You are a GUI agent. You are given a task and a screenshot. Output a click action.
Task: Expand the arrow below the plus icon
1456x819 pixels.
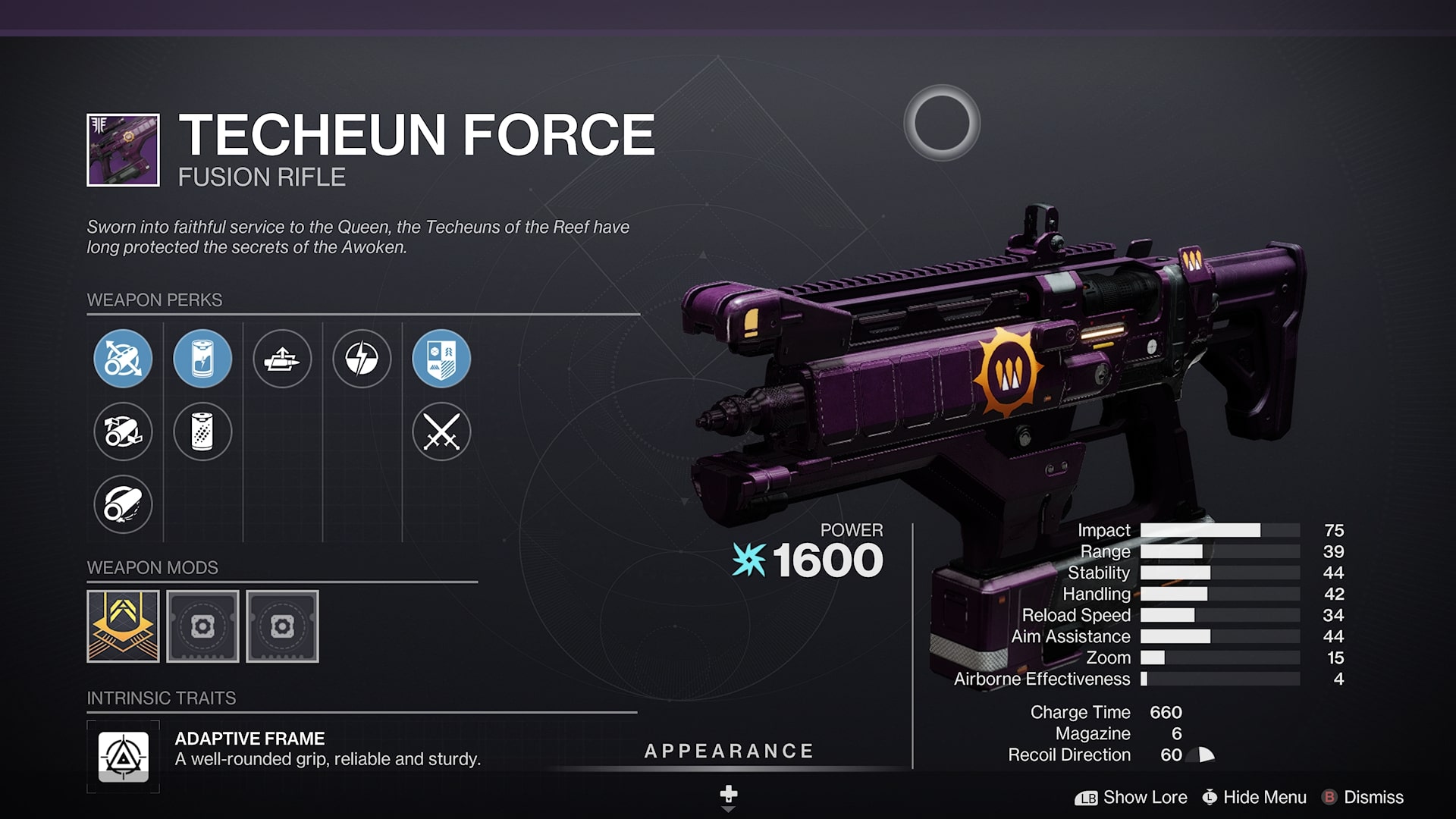(730, 808)
